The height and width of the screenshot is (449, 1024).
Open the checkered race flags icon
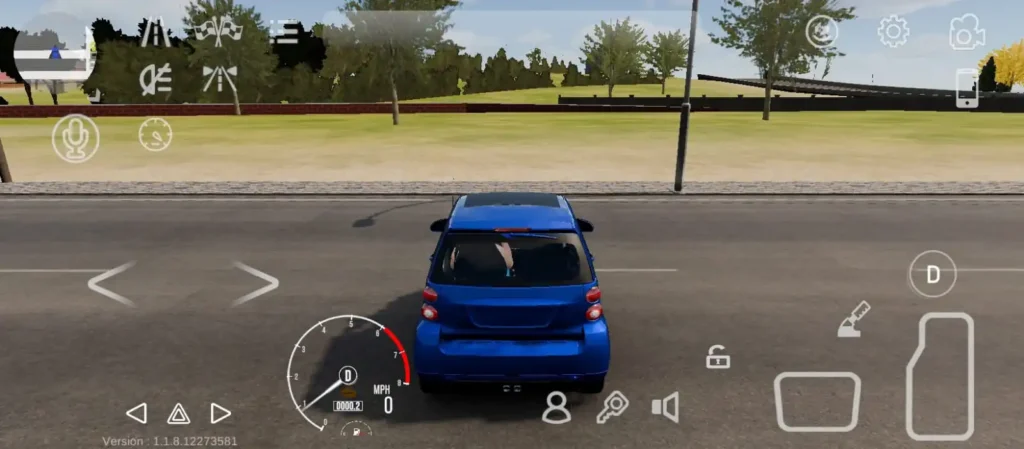(x=218, y=31)
